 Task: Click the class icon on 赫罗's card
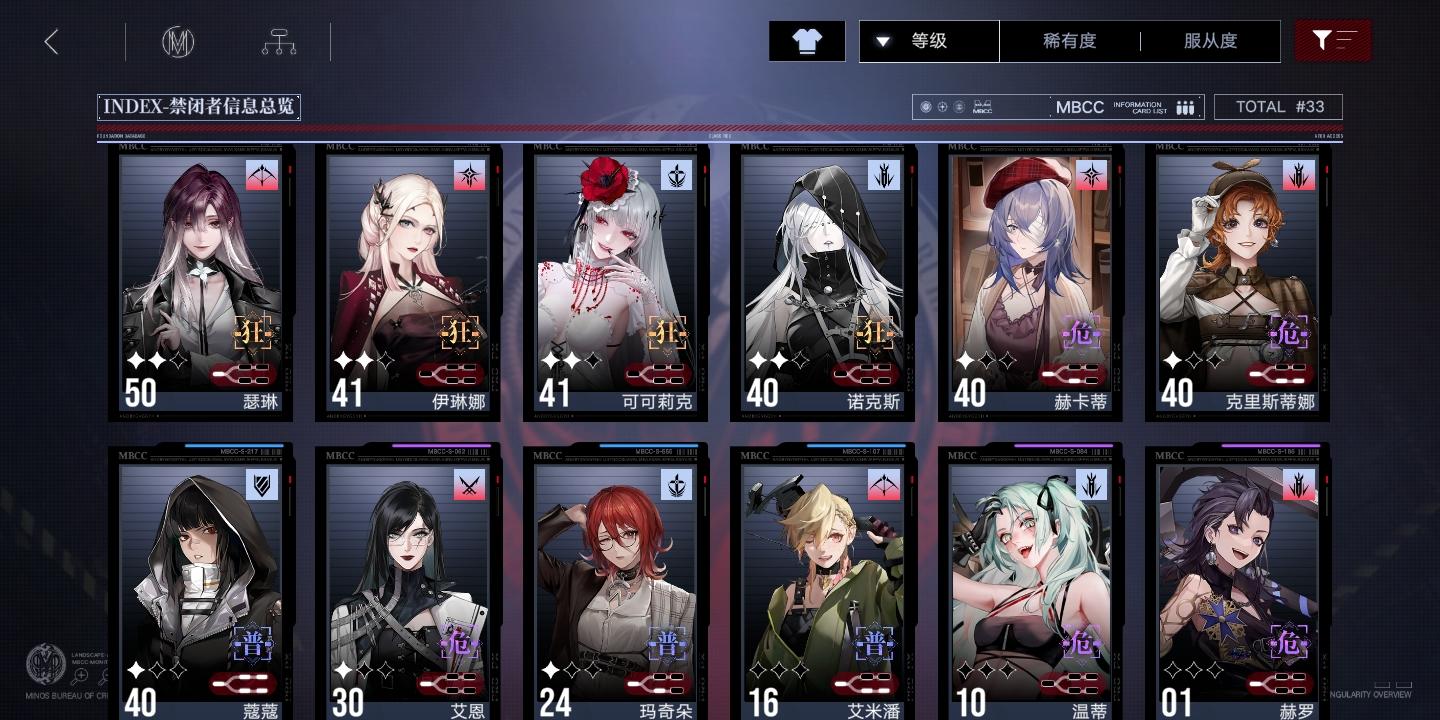[1297, 485]
